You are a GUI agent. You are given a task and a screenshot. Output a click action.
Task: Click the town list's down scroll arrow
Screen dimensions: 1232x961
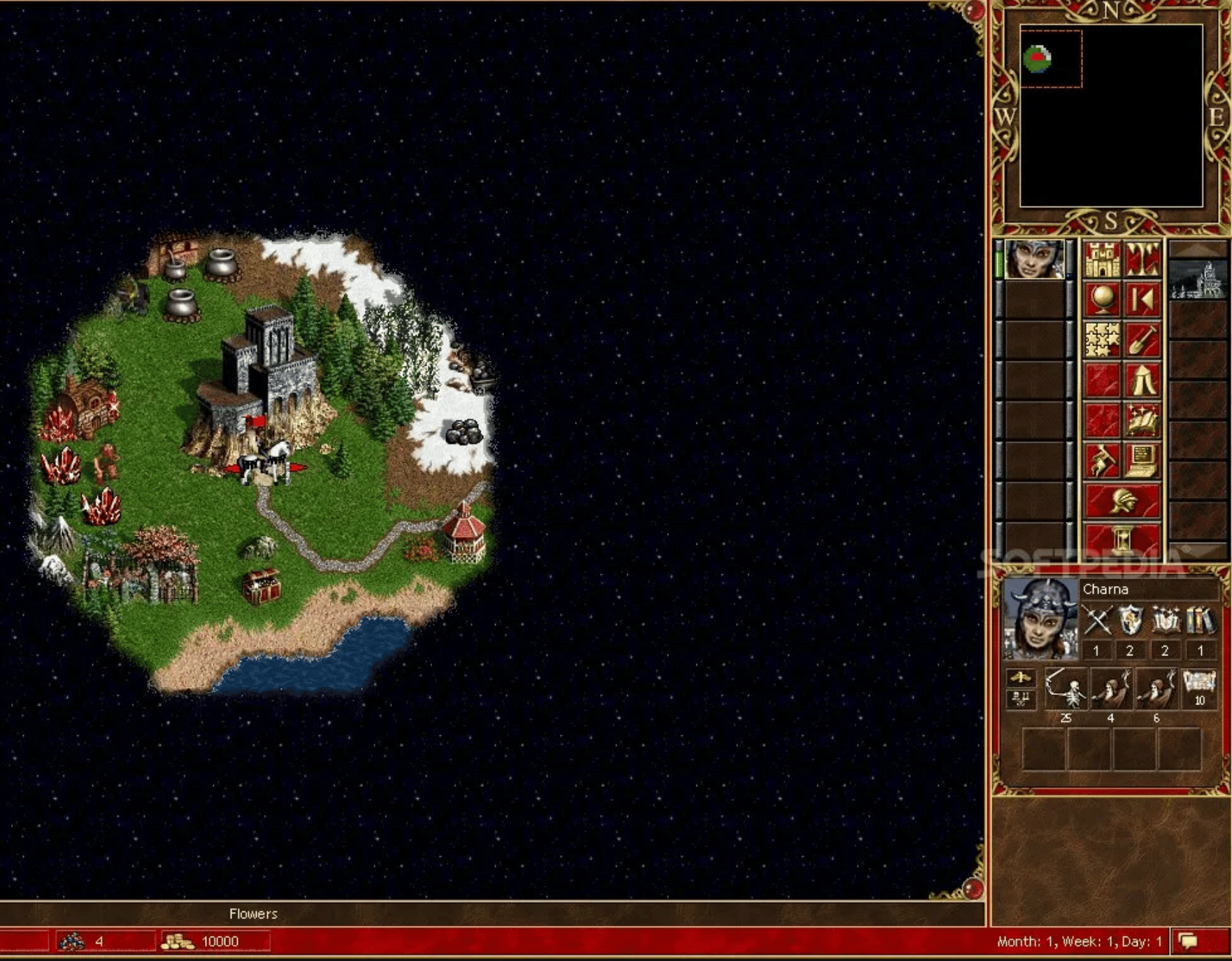(x=1198, y=552)
